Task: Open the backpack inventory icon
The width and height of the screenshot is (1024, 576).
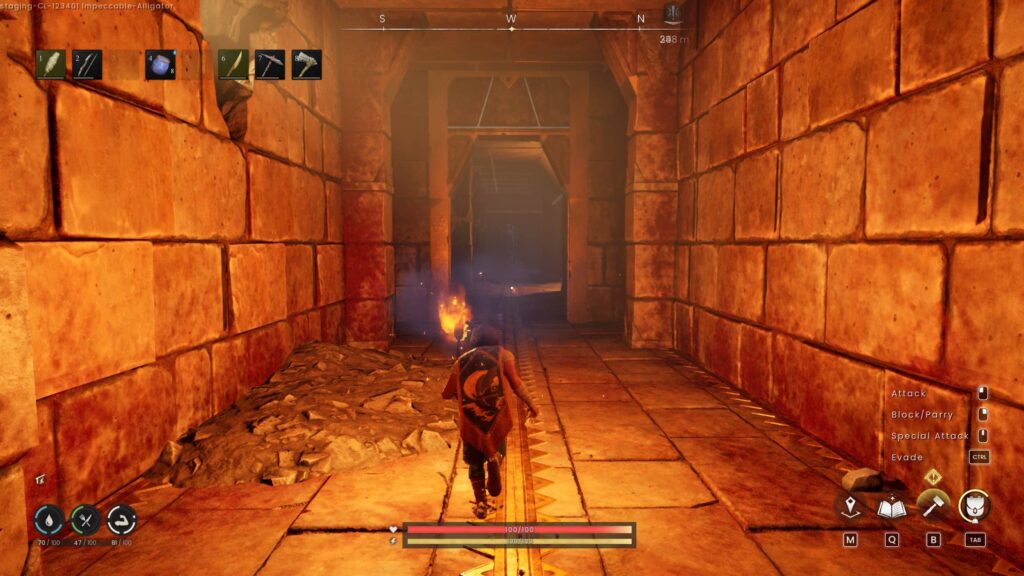Action: coord(975,506)
